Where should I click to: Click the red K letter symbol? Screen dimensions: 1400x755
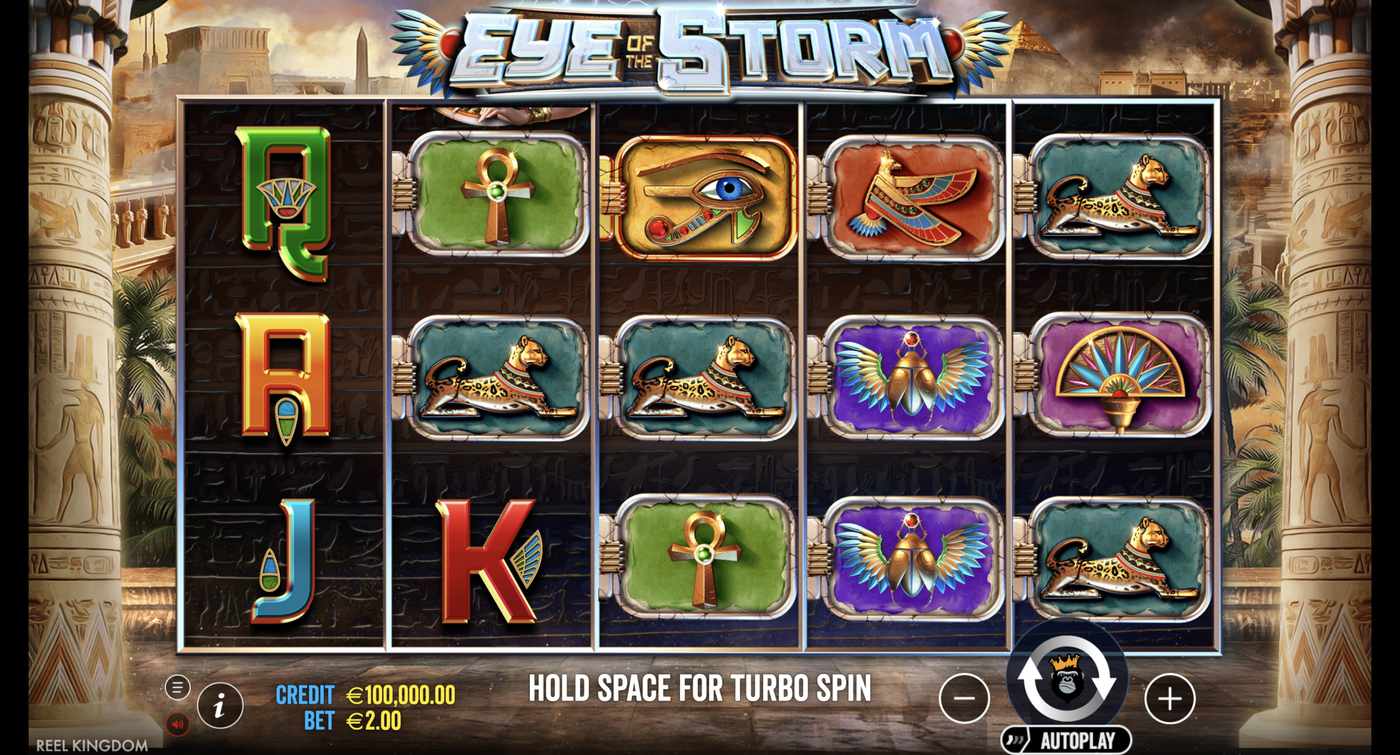click(x=492, y=560)
